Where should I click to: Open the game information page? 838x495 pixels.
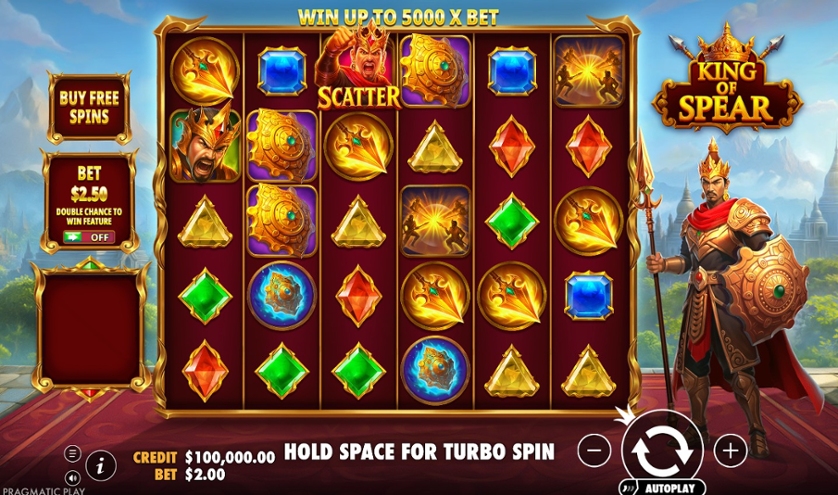click(x=100, y=464)
